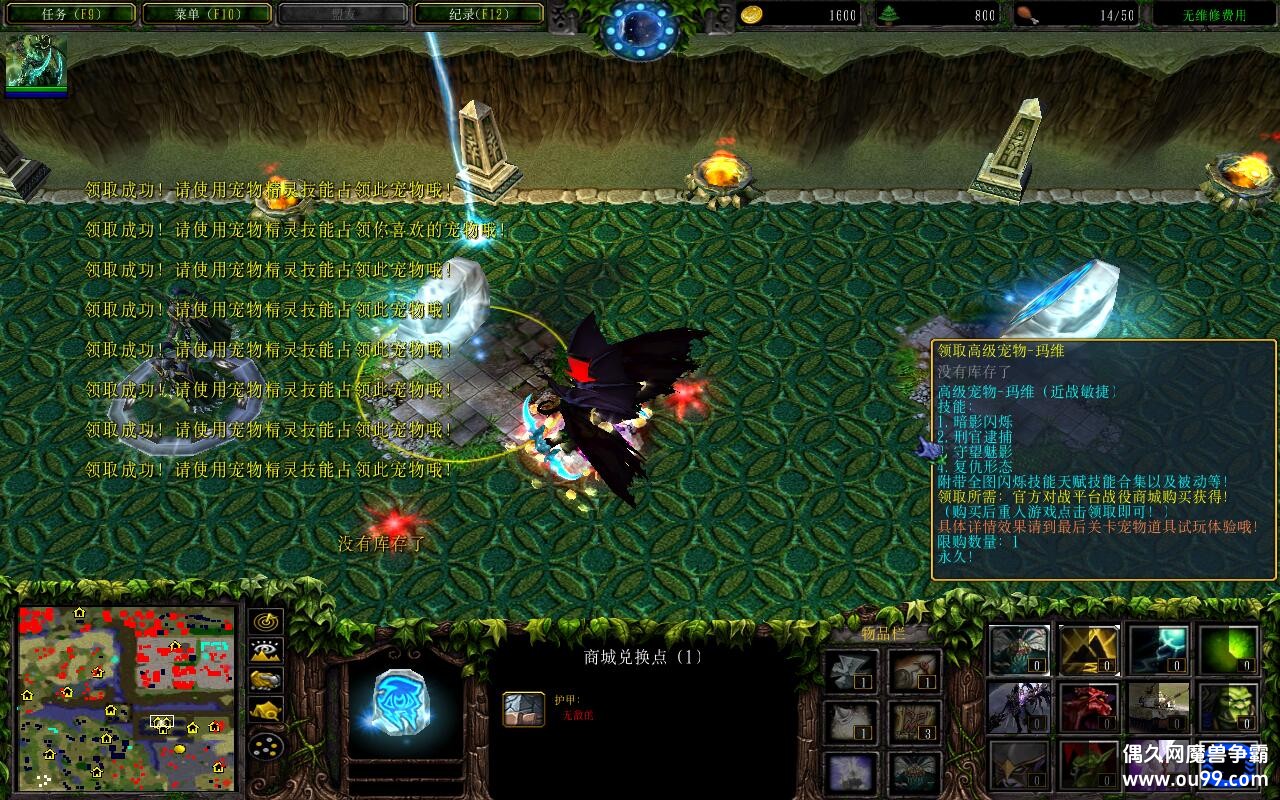Viewport: 1280px width, 800px height.
Task: Choose the golden crossed-lines pet icon
Action: click(1089, 650)
